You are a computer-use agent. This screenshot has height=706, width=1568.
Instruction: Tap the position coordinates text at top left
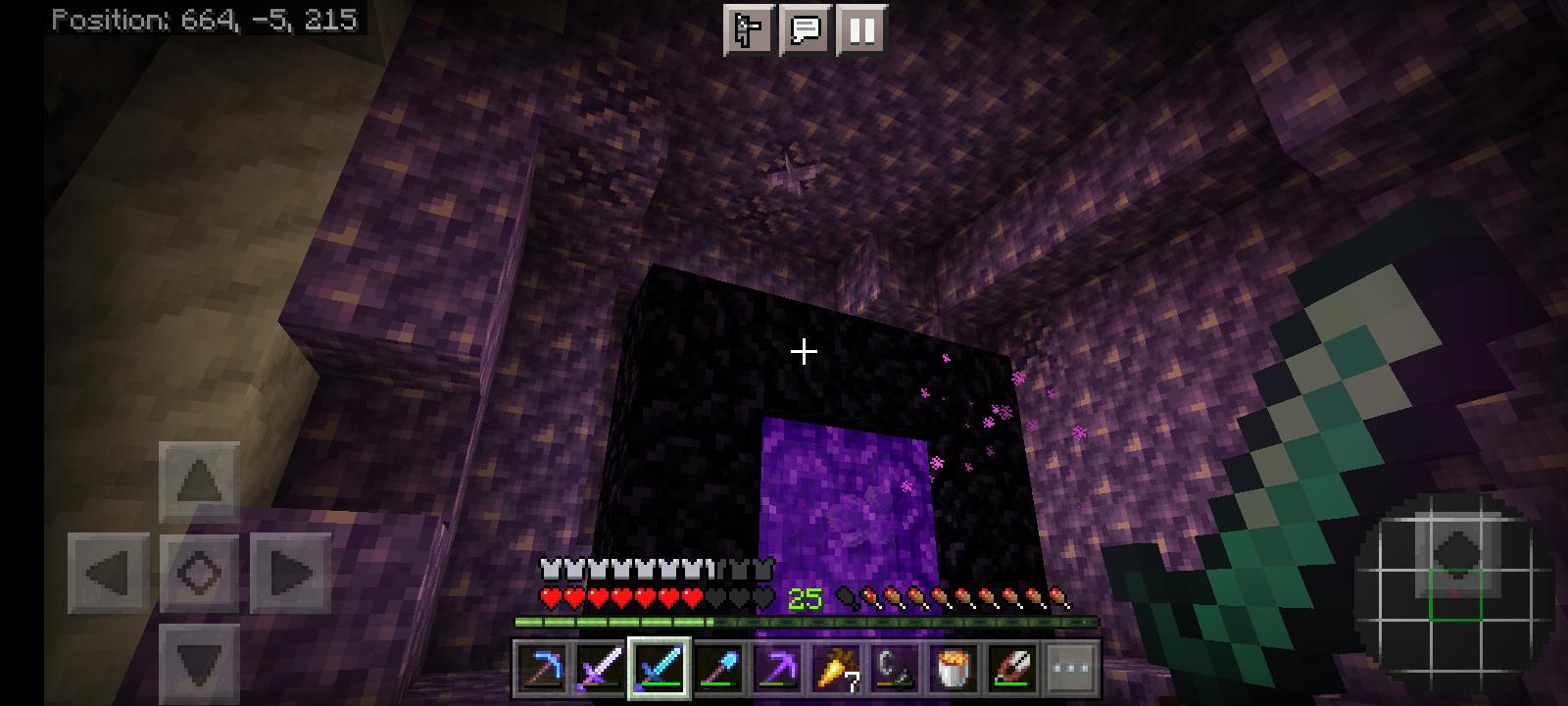204,17
